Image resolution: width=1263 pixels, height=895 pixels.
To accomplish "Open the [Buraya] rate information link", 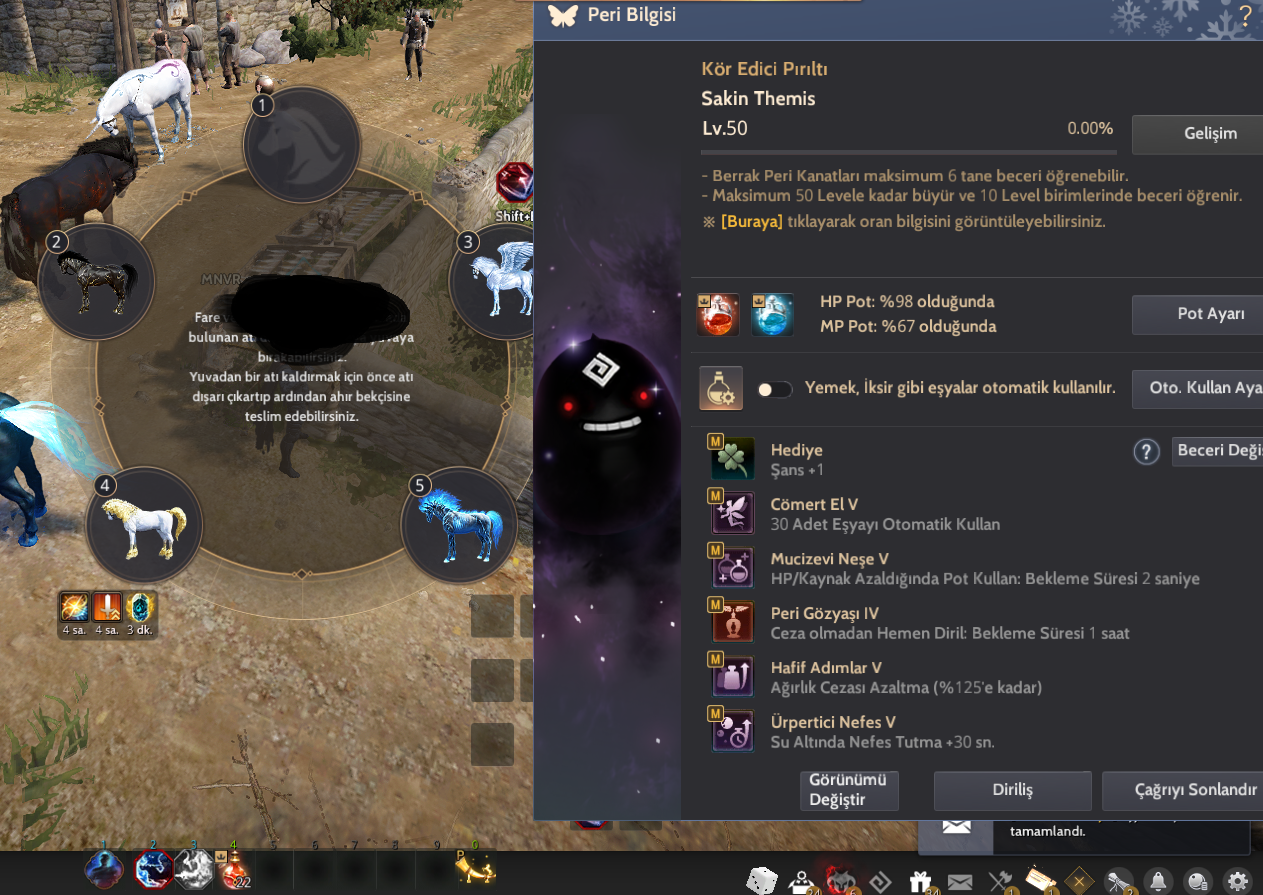I will click(x=751, y=222).
